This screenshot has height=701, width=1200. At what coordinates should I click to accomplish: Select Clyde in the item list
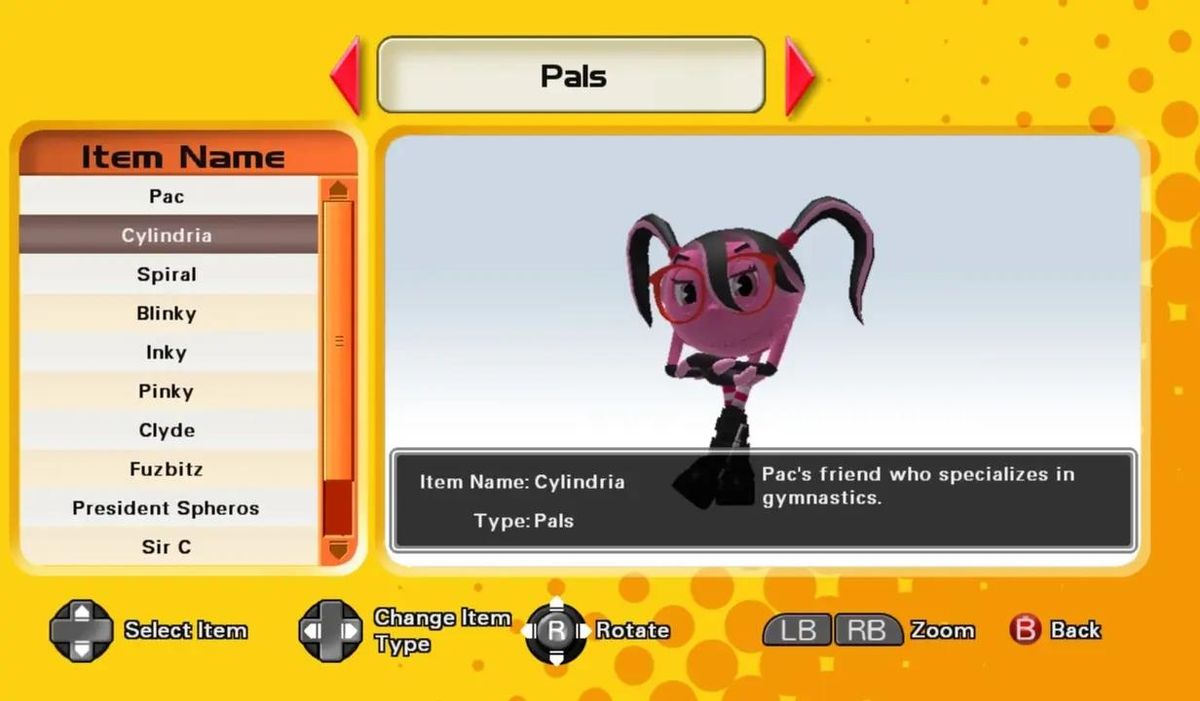tap(167, 430)
